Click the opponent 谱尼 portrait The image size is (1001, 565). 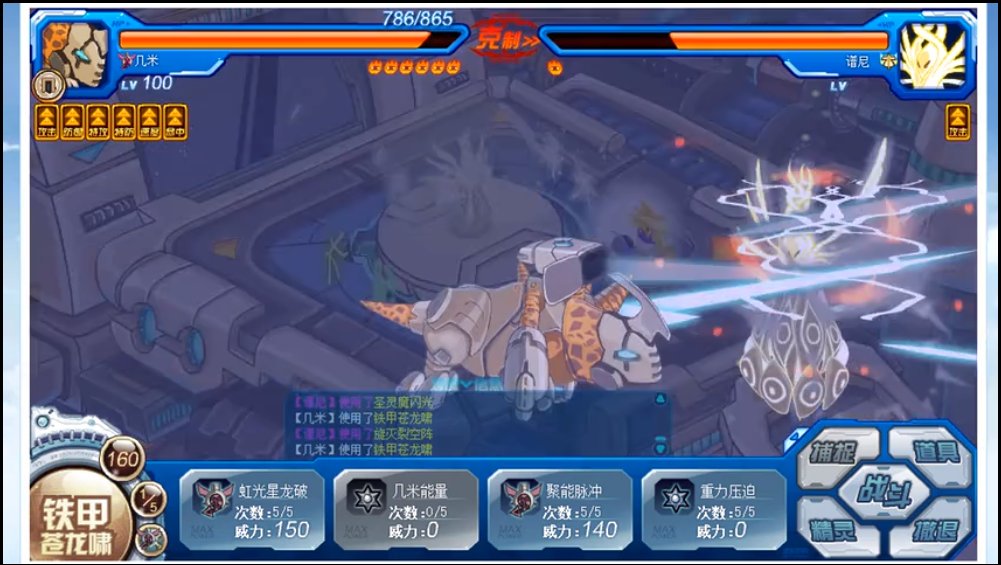tap(930, 53)
